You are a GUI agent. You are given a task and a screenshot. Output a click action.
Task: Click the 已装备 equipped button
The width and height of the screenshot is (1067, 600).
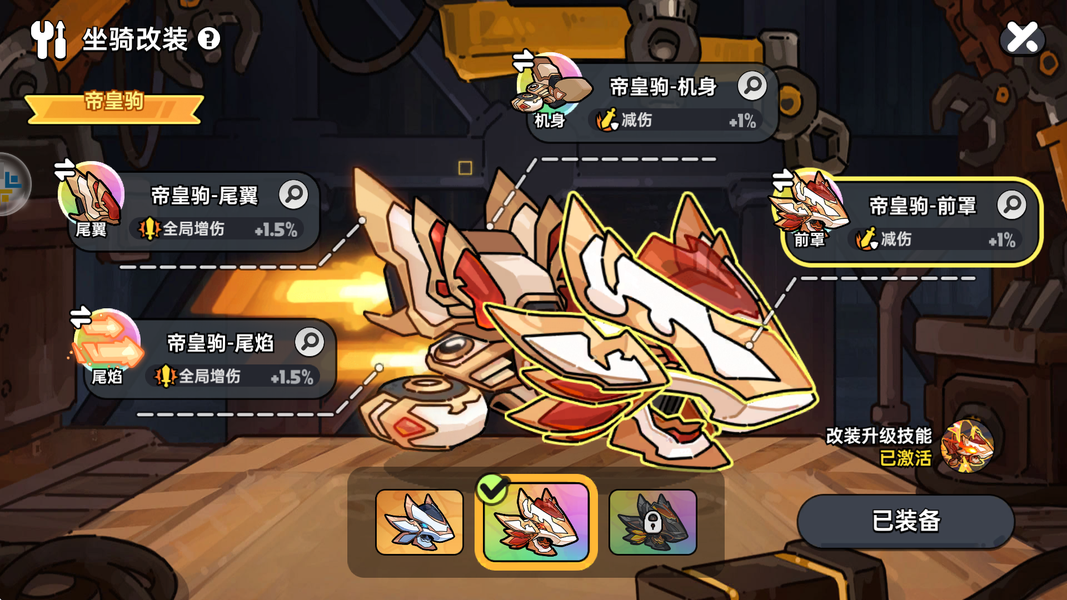pos(905,521)
